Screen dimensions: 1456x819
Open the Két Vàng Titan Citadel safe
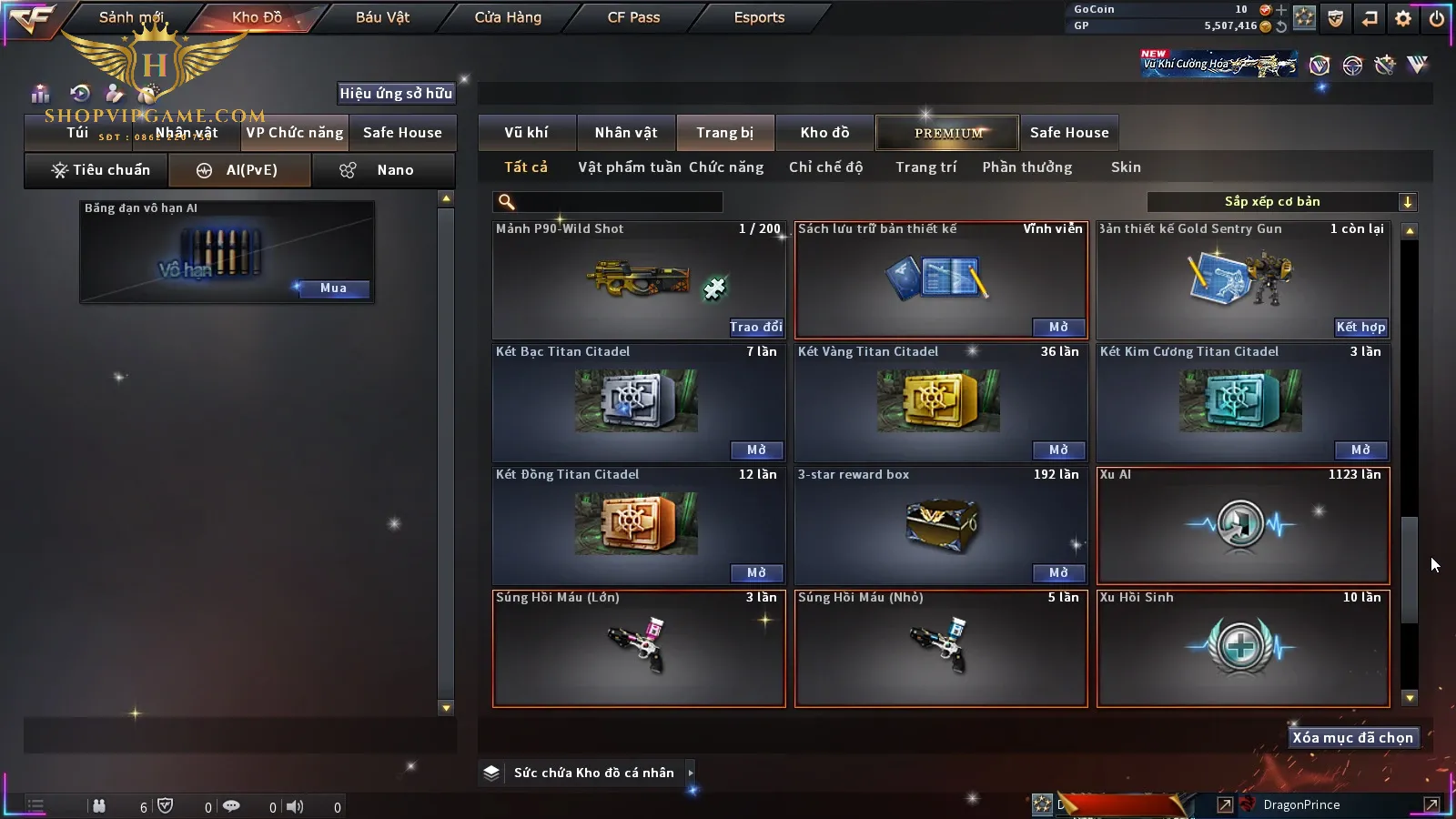pos(1058,450)
